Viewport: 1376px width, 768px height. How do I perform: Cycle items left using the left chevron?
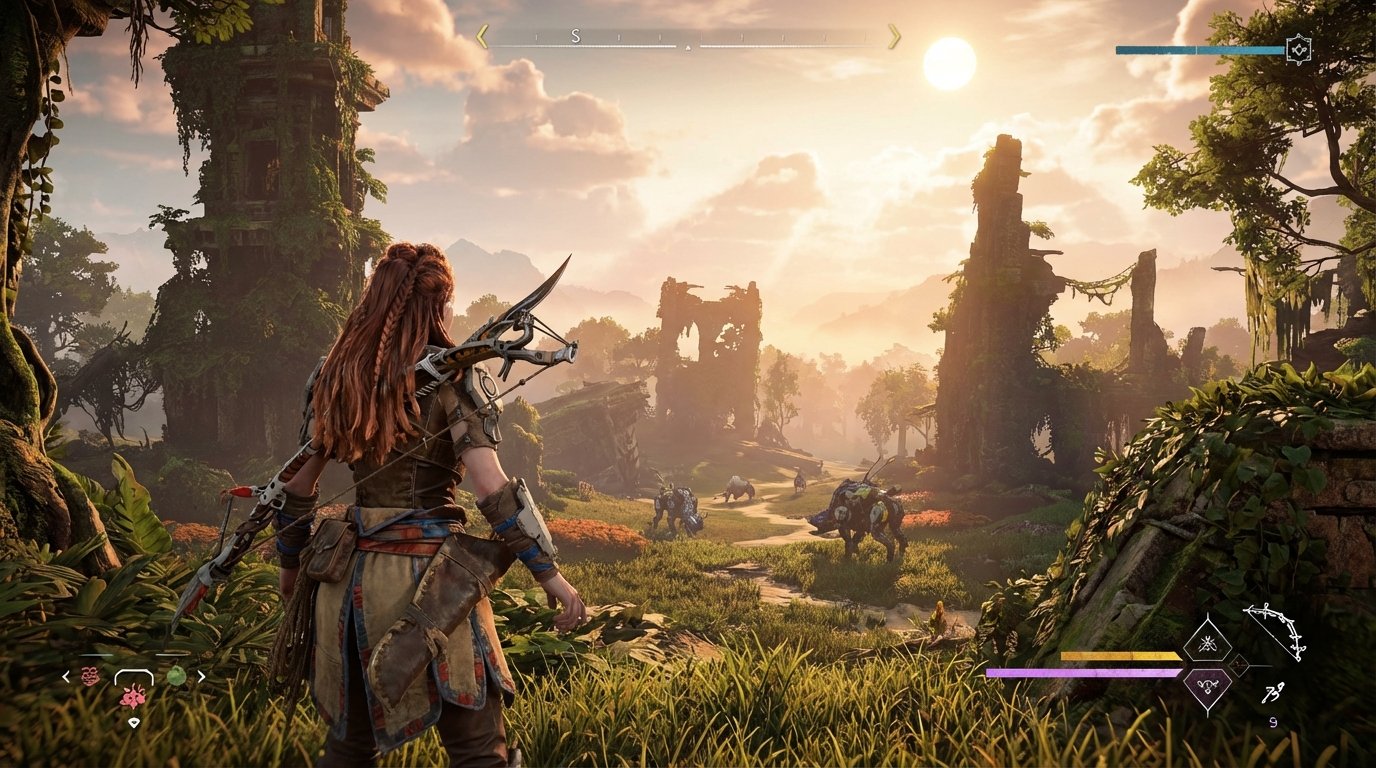coord(65,676)
